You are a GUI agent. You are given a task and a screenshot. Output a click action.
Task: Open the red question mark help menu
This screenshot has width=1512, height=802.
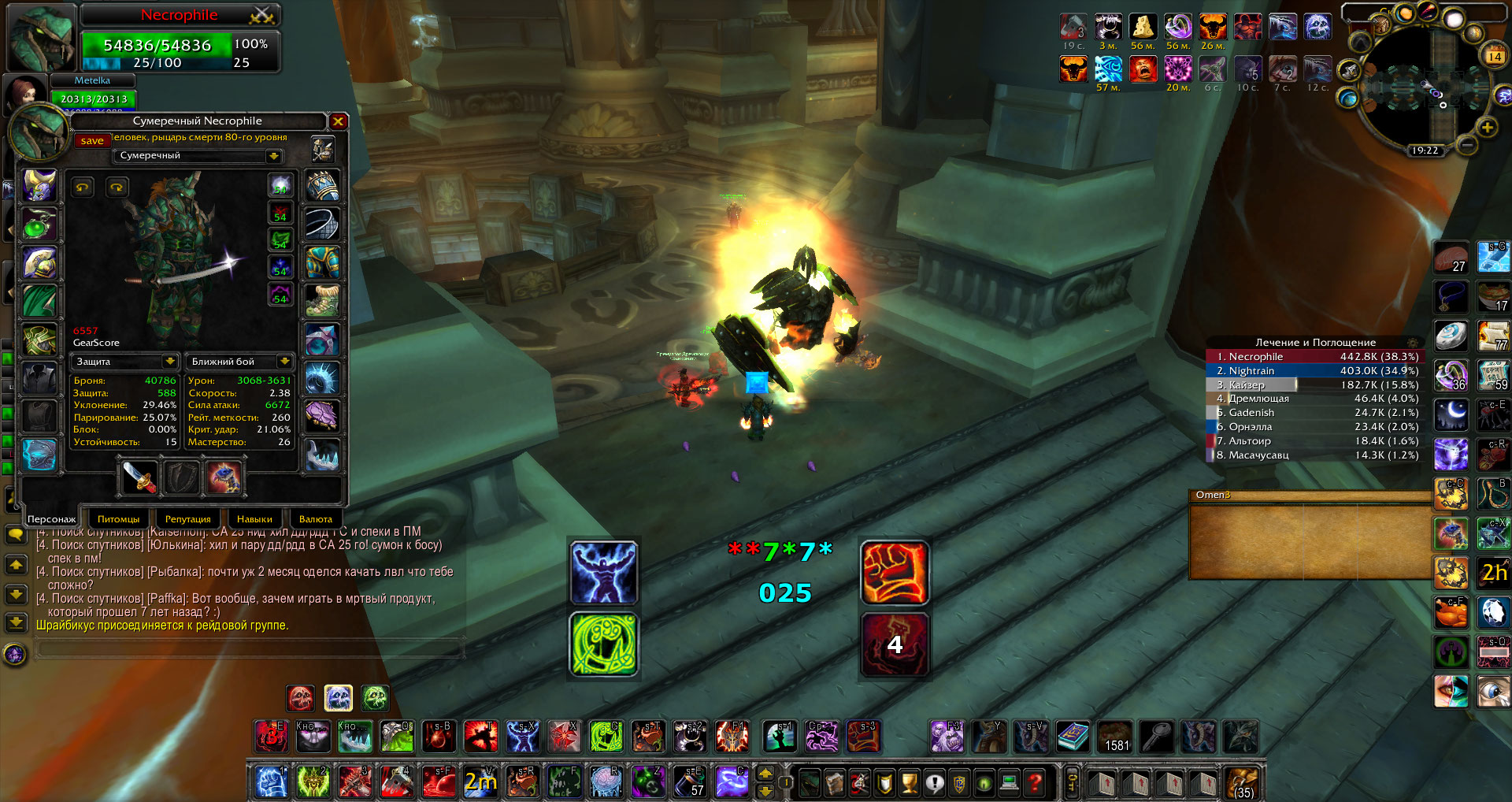1035,783
